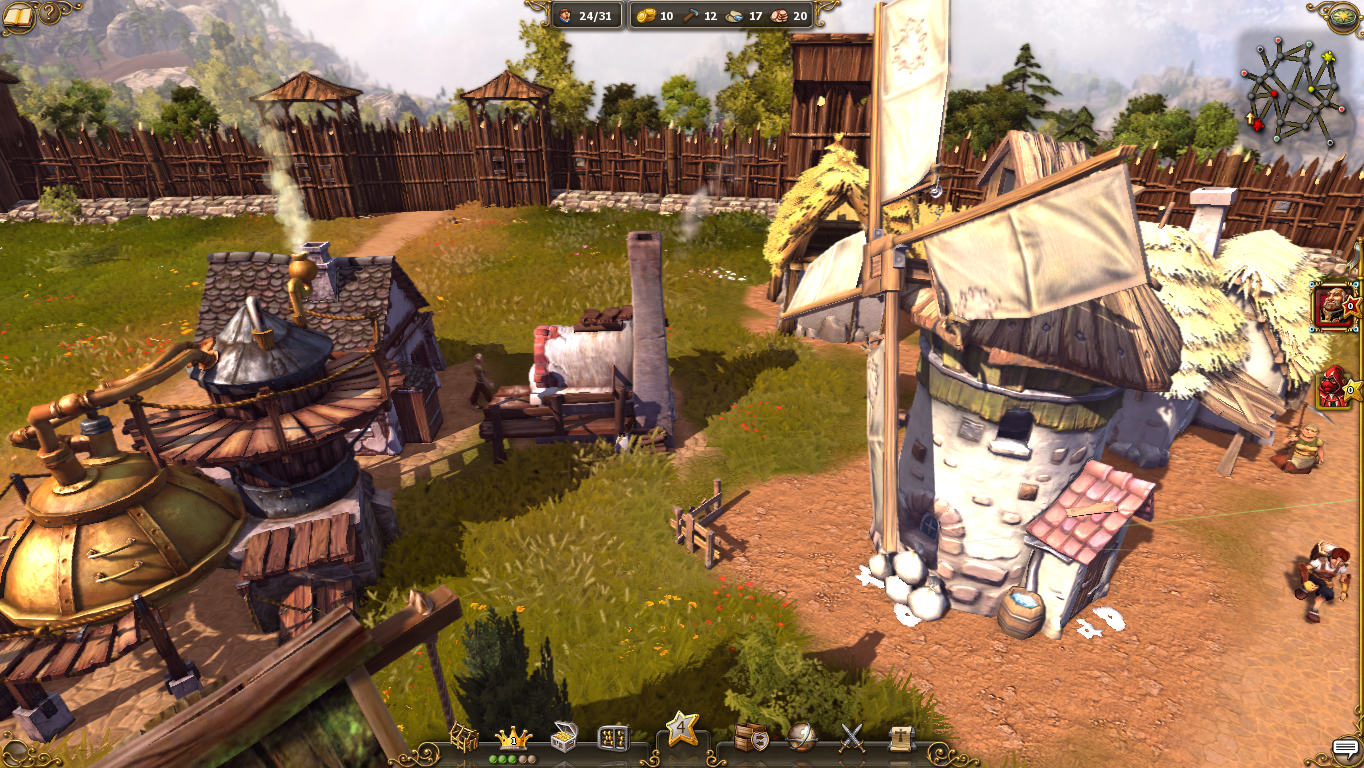
Task: Open the abacus economy overview
Action: (612, 739)
